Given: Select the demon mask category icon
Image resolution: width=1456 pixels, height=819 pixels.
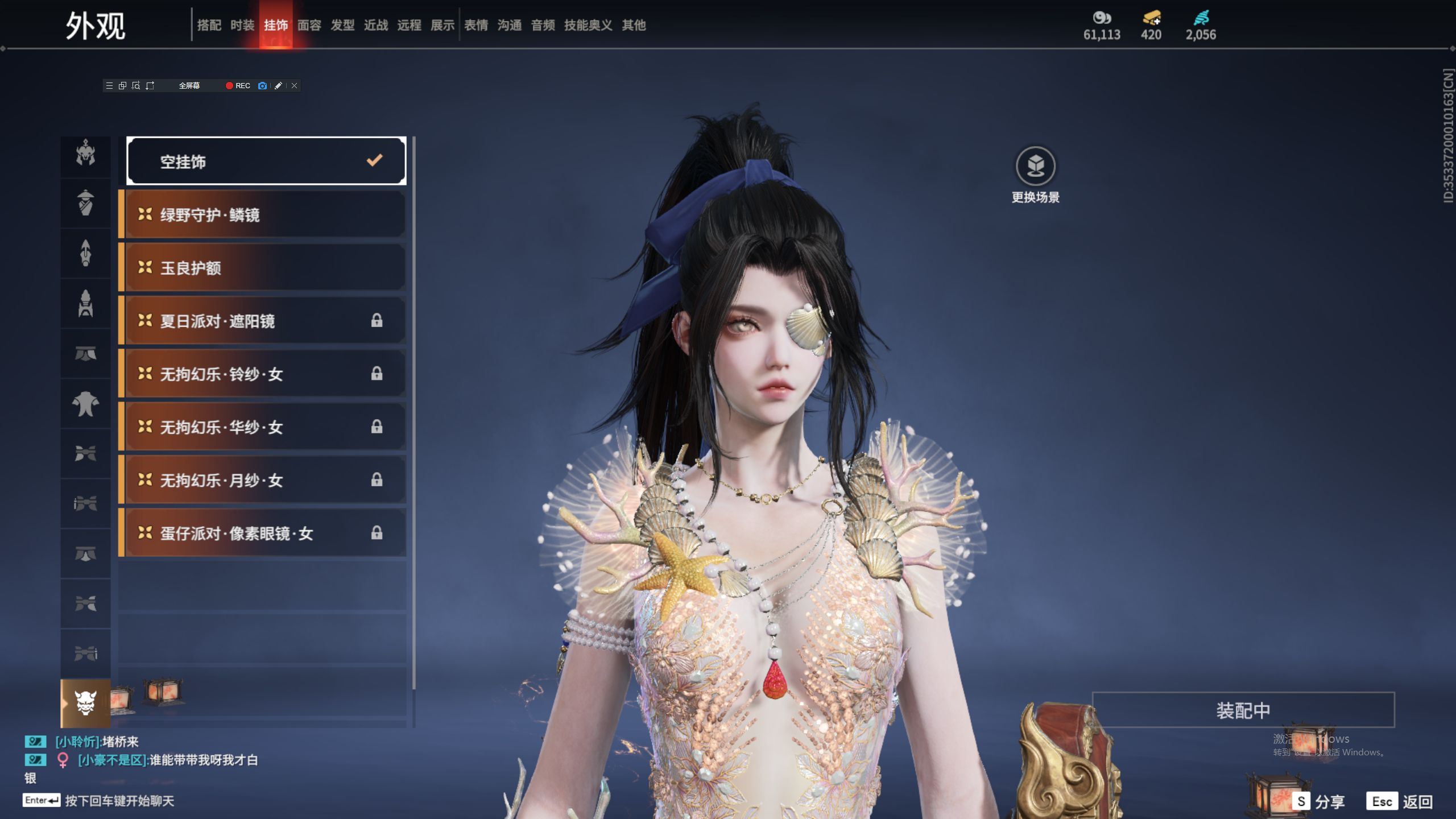Looking at the screenshot, I should point(85,703).
